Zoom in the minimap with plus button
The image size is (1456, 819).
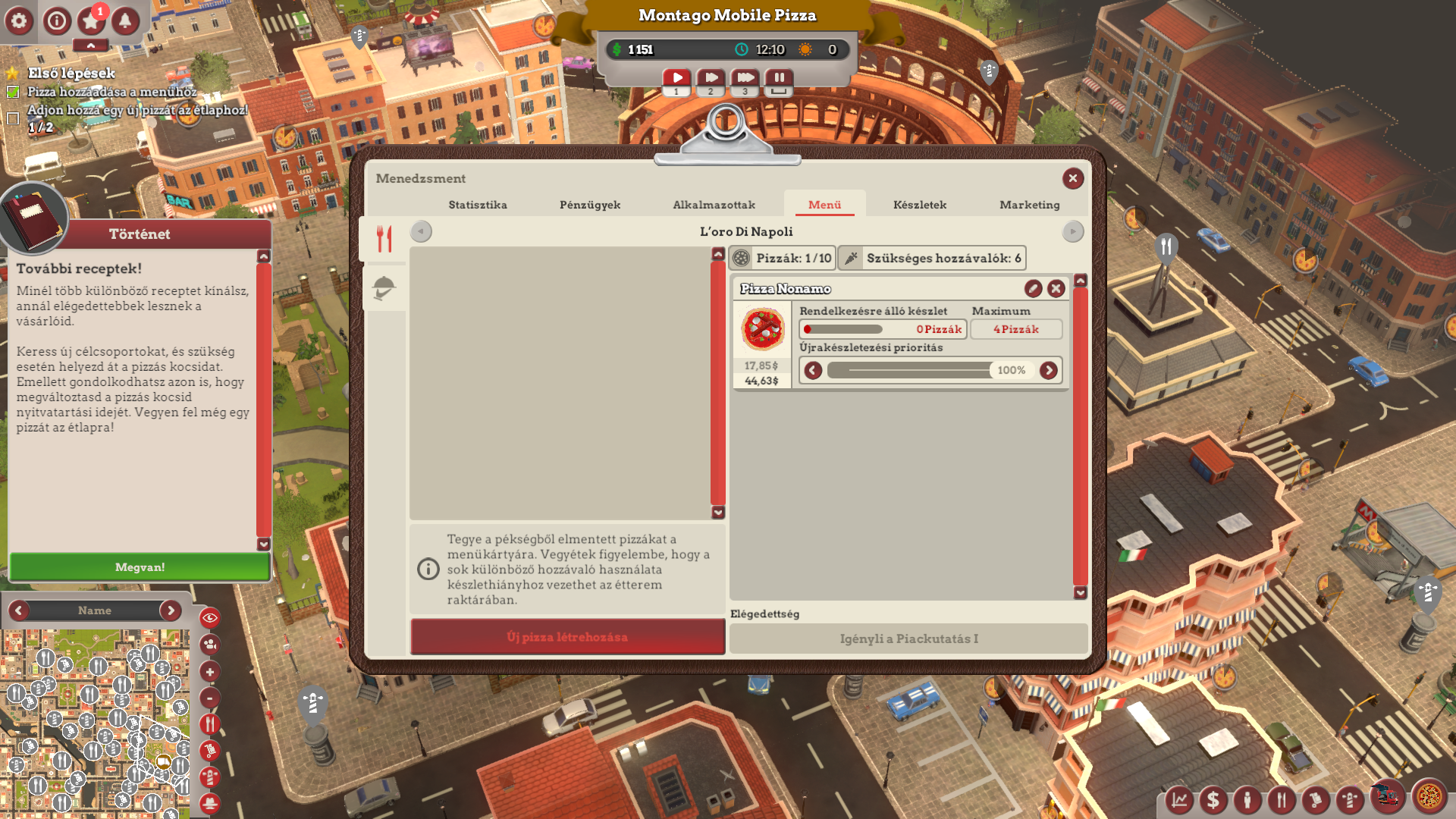(x=210, y=672)
